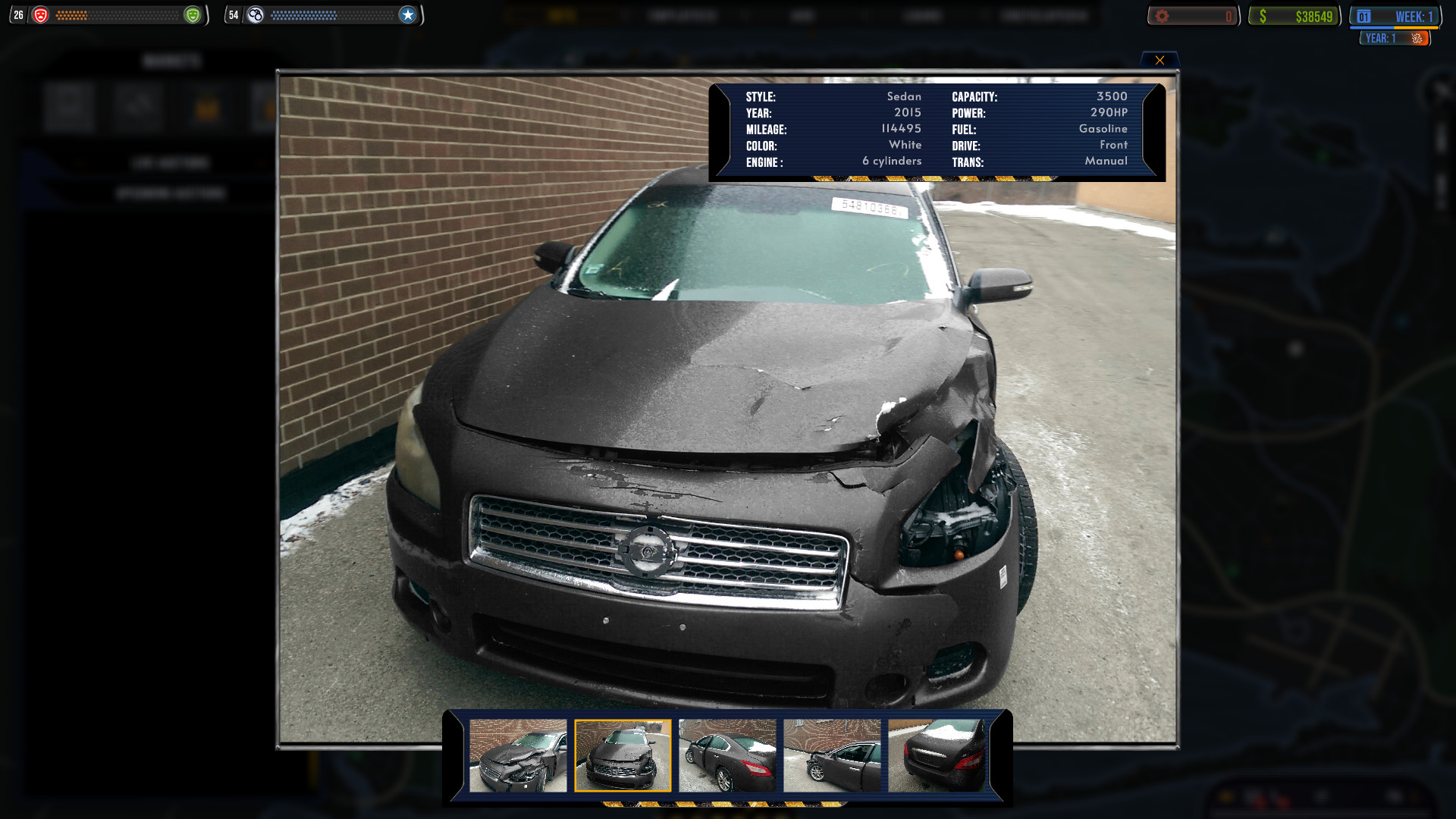
Task: Select the fourth thumbnail showing passenger side damage
Action: (832, 755)
